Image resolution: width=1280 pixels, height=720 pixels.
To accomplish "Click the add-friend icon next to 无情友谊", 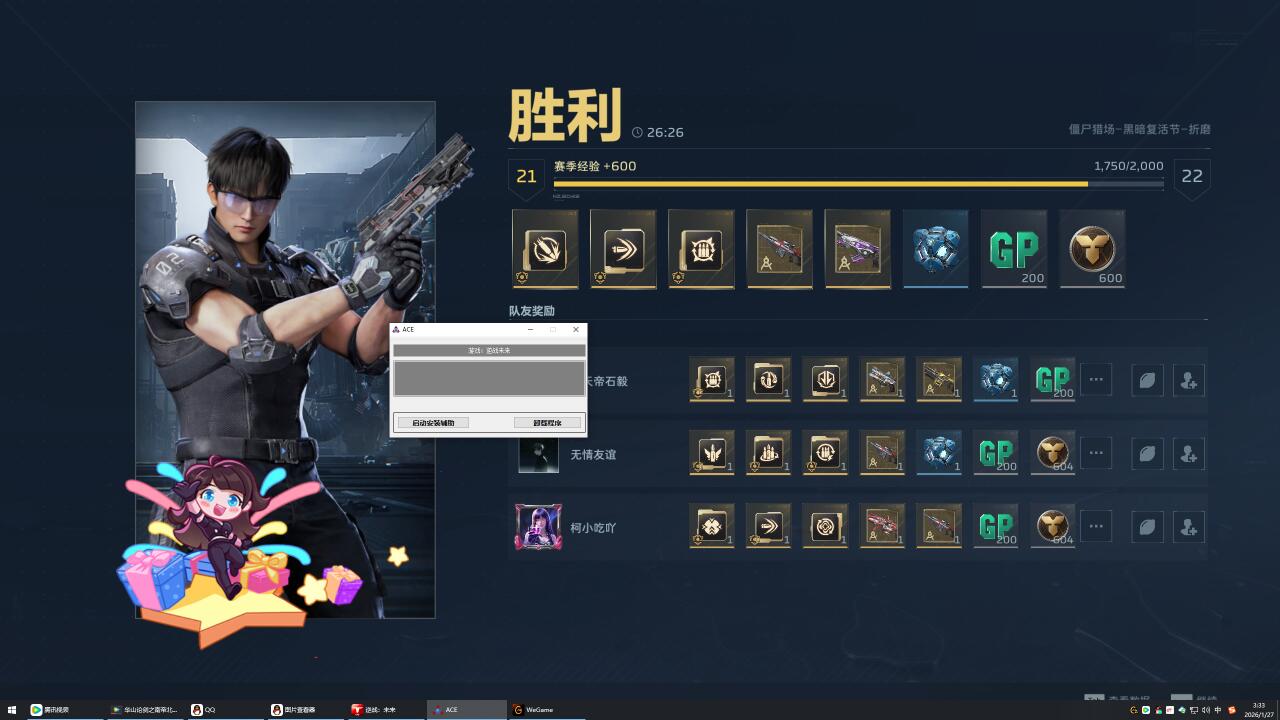I will 1189,453.
